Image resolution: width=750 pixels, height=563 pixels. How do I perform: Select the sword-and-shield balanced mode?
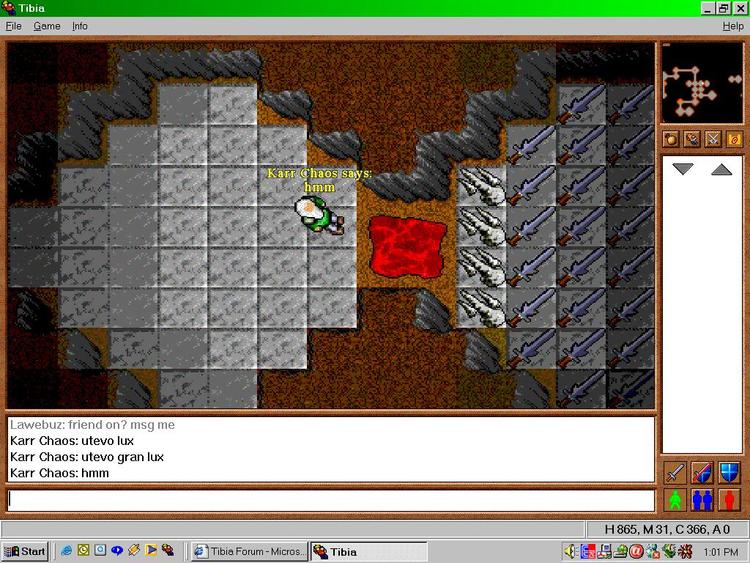[x=702, y=472]
